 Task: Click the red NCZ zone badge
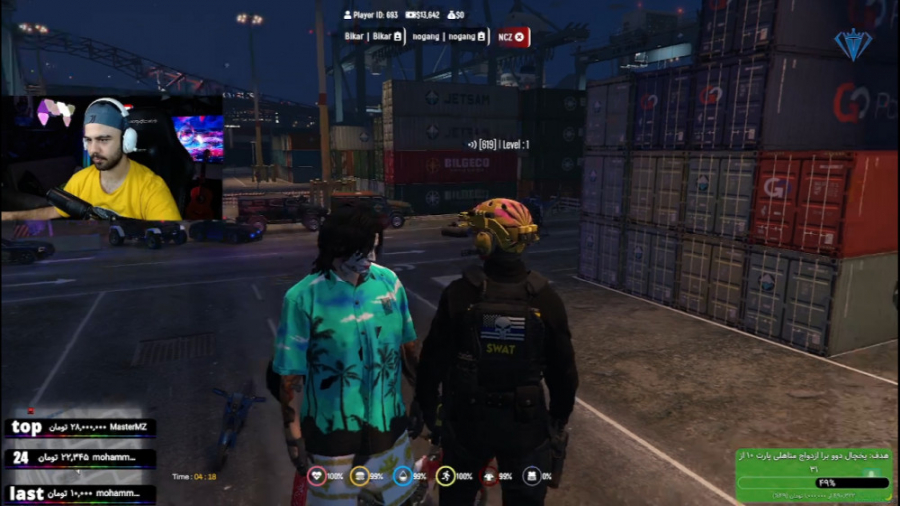[x=512, y=37]
